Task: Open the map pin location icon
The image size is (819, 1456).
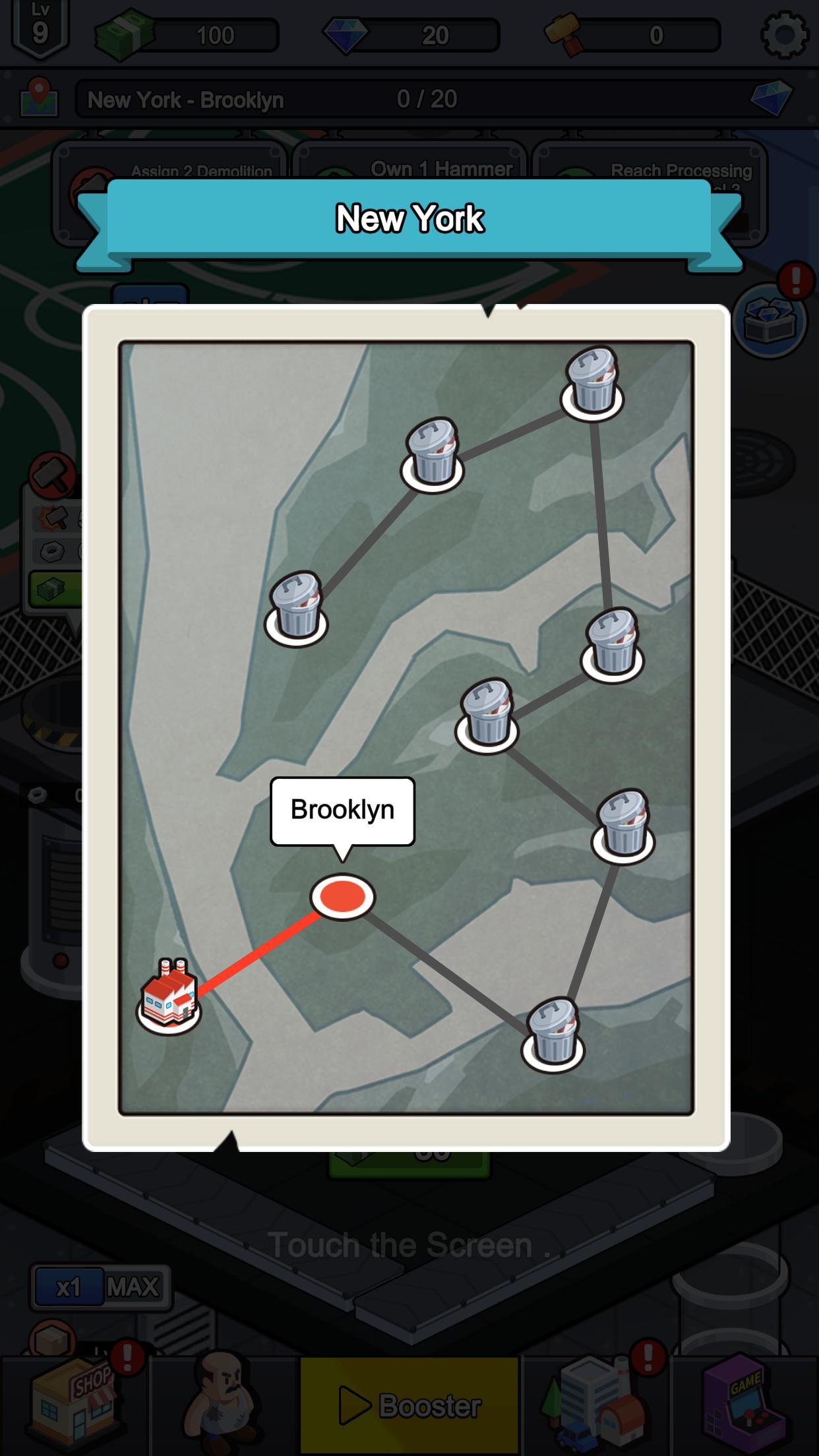Action: 40,99
